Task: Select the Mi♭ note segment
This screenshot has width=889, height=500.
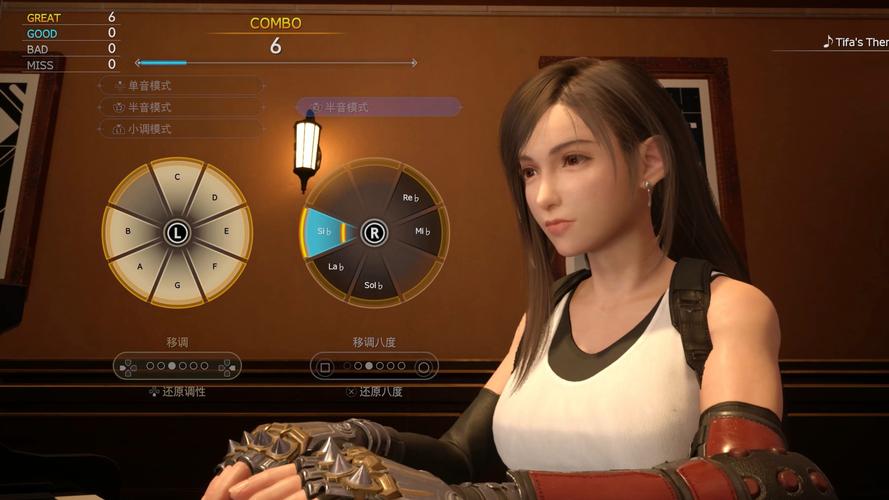Action: [422, 232]
